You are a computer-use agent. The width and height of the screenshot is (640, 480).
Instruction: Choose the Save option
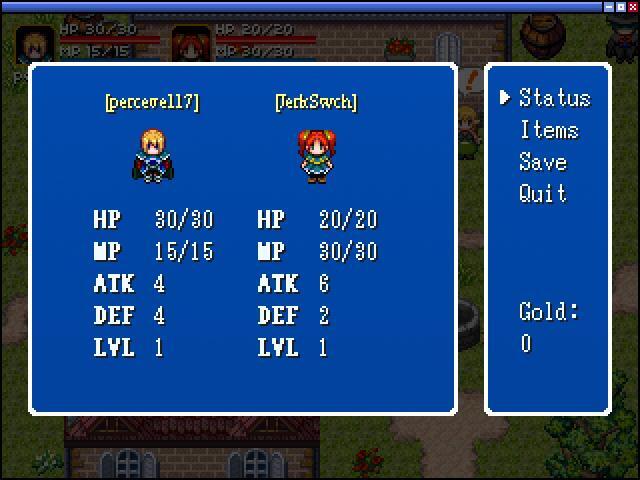point(543,162)
